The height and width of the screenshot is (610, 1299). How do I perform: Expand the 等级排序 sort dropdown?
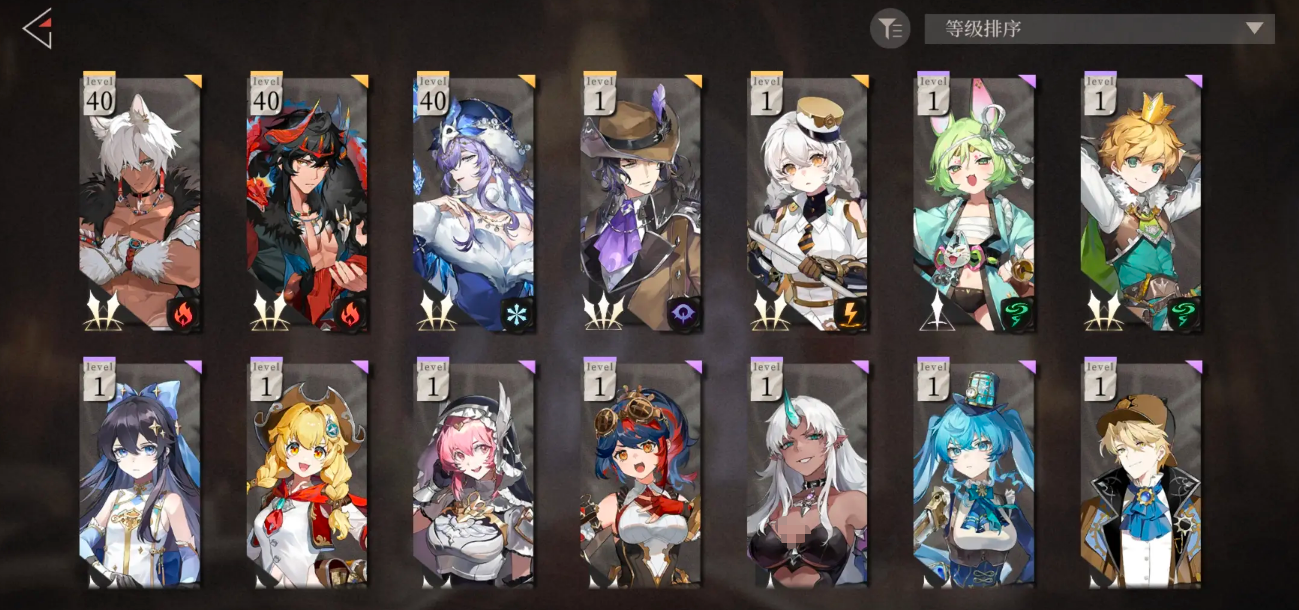[1099, 29]
